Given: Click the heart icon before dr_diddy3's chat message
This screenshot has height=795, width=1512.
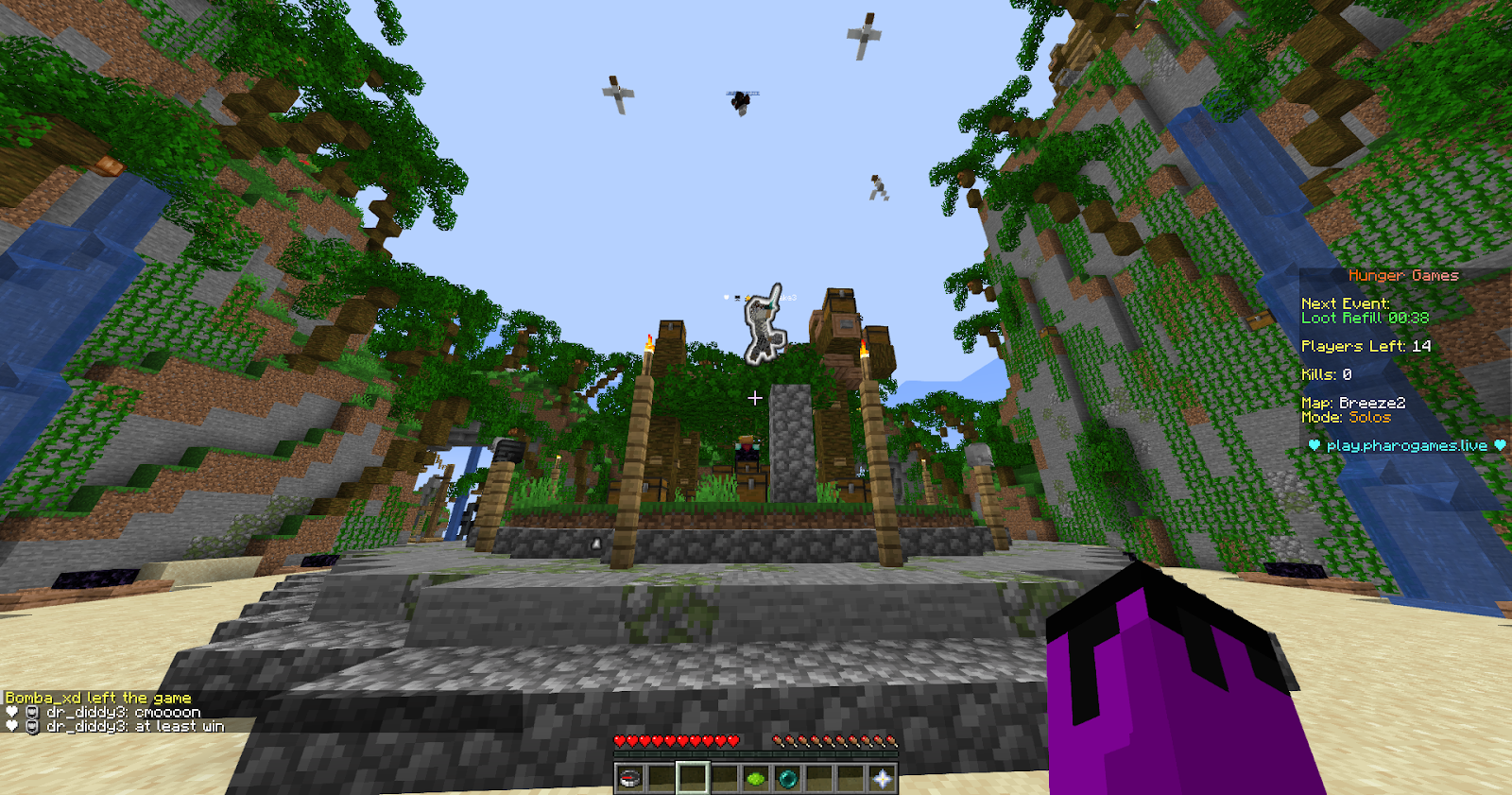Looking at the screenshot, I should tap(11, 711).
